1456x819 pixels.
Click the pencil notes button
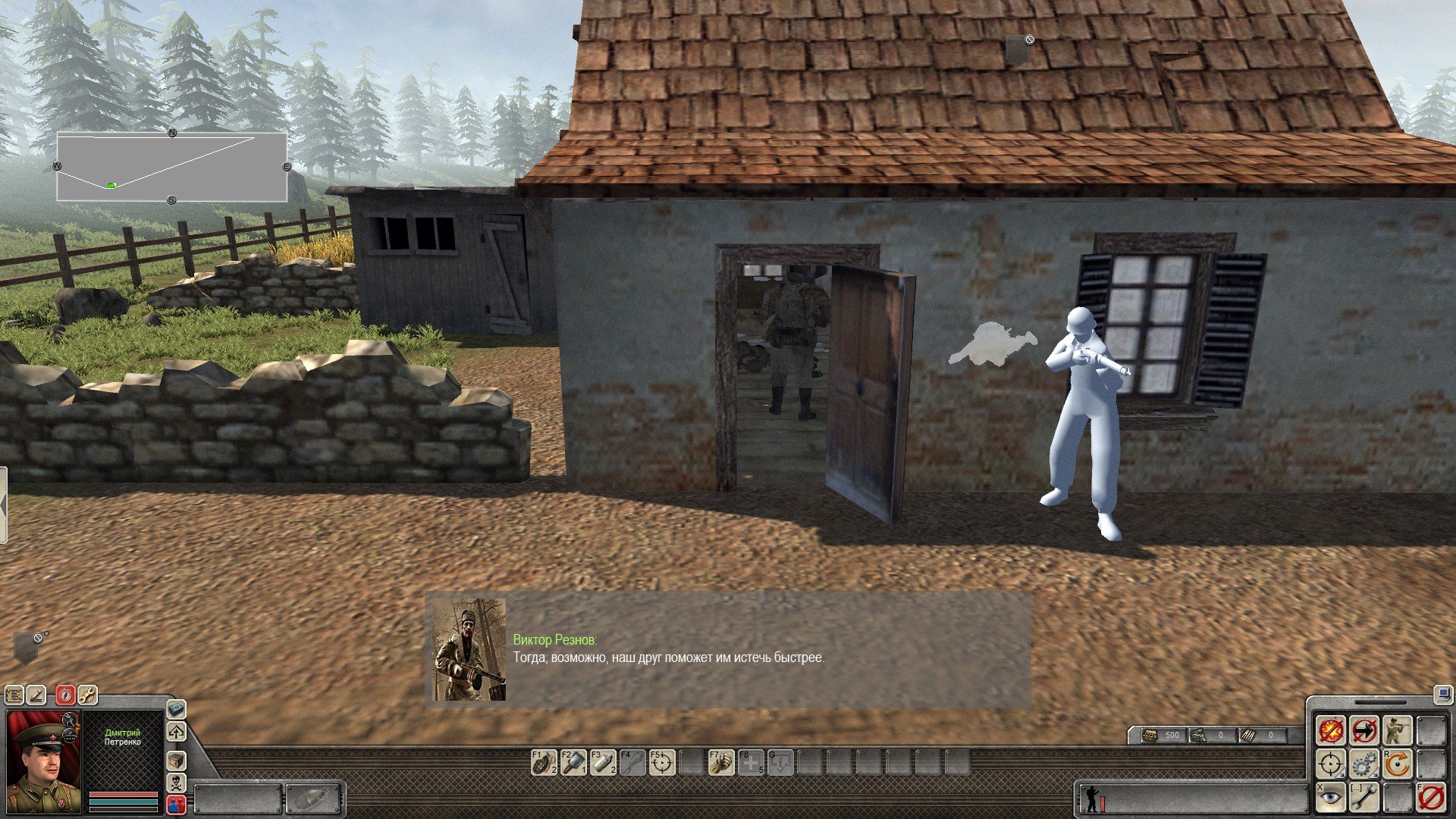[36, 695]
